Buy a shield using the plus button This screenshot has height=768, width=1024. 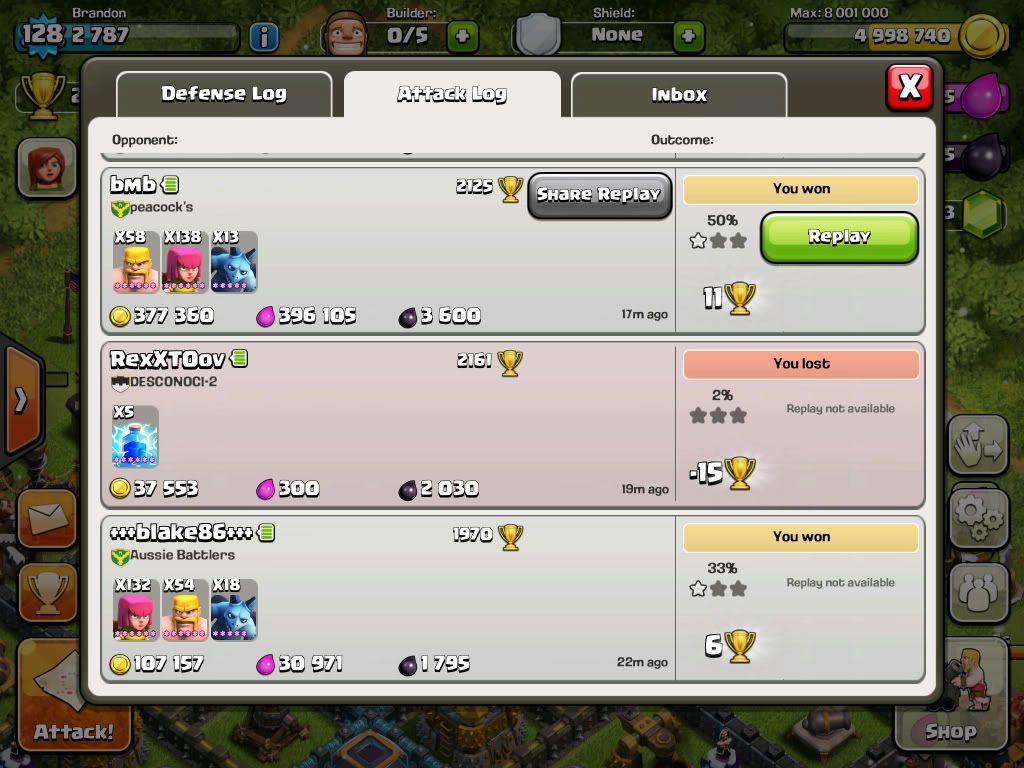tap(688, 37)
